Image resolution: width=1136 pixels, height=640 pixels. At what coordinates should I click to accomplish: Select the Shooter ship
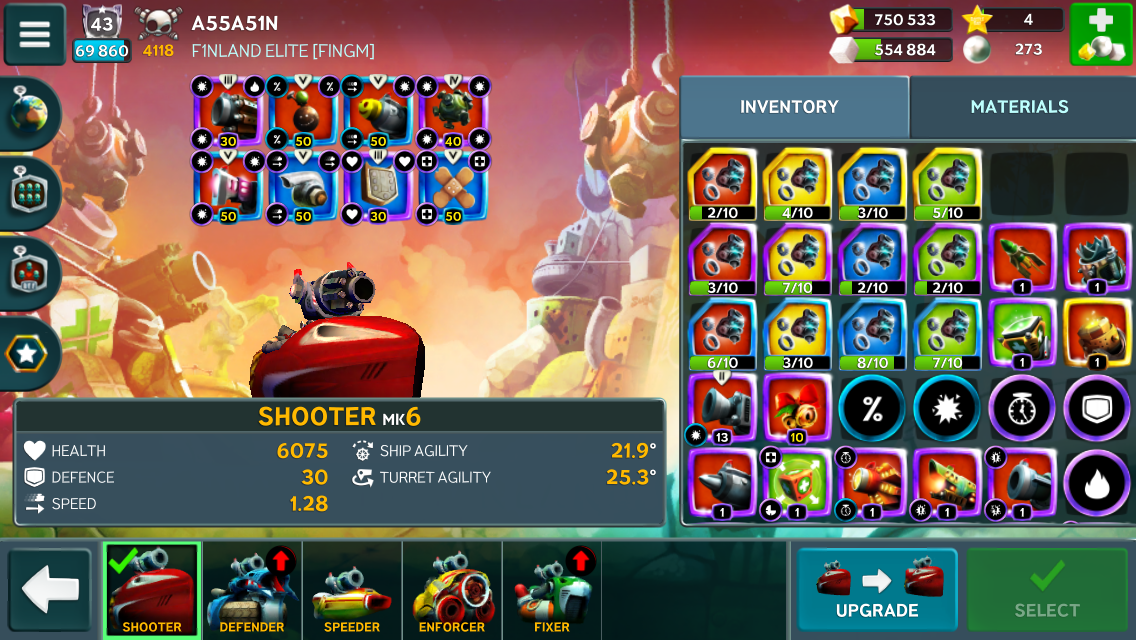(x=152, y=591)
